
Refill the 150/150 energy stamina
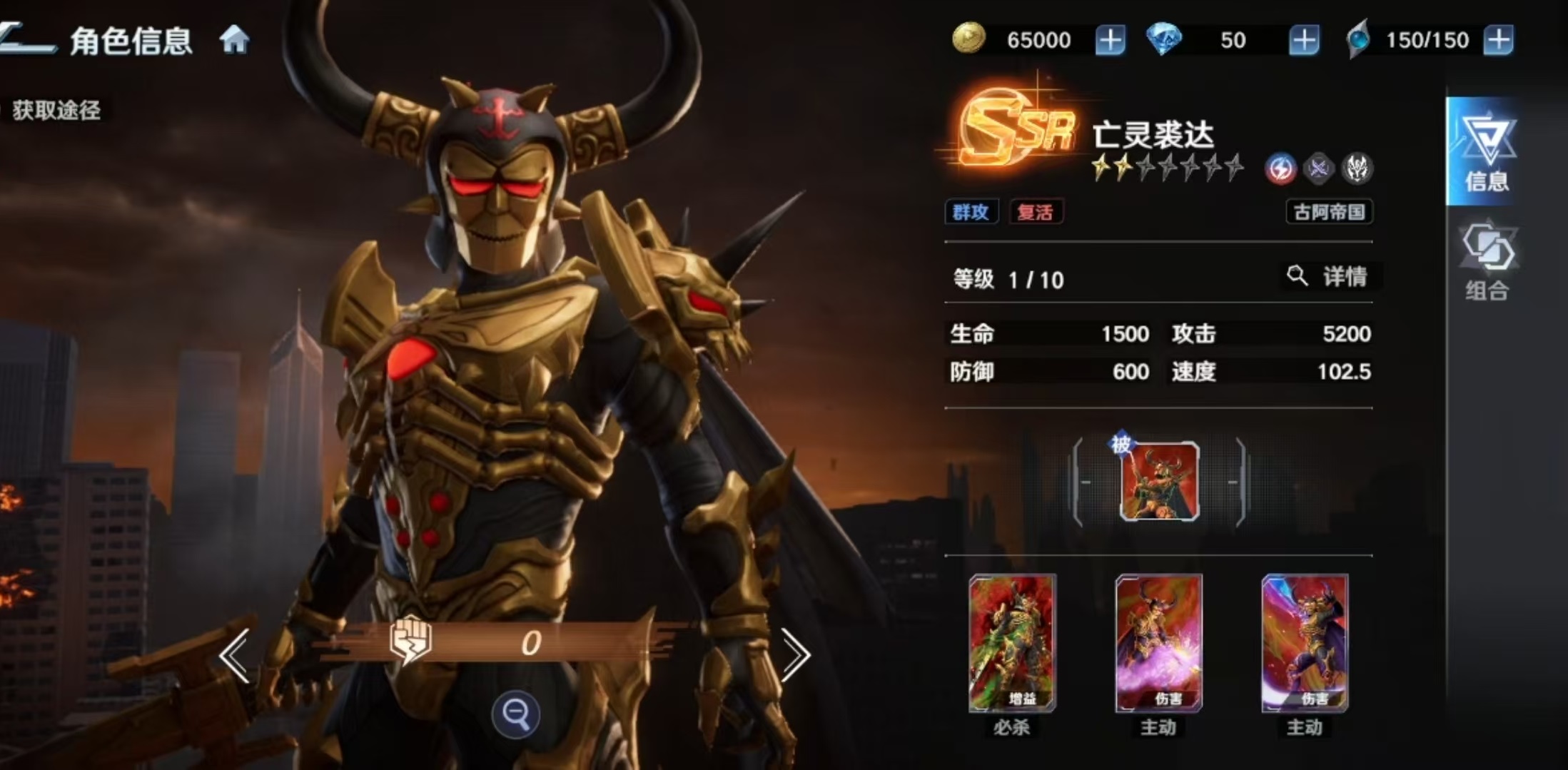1498,40
